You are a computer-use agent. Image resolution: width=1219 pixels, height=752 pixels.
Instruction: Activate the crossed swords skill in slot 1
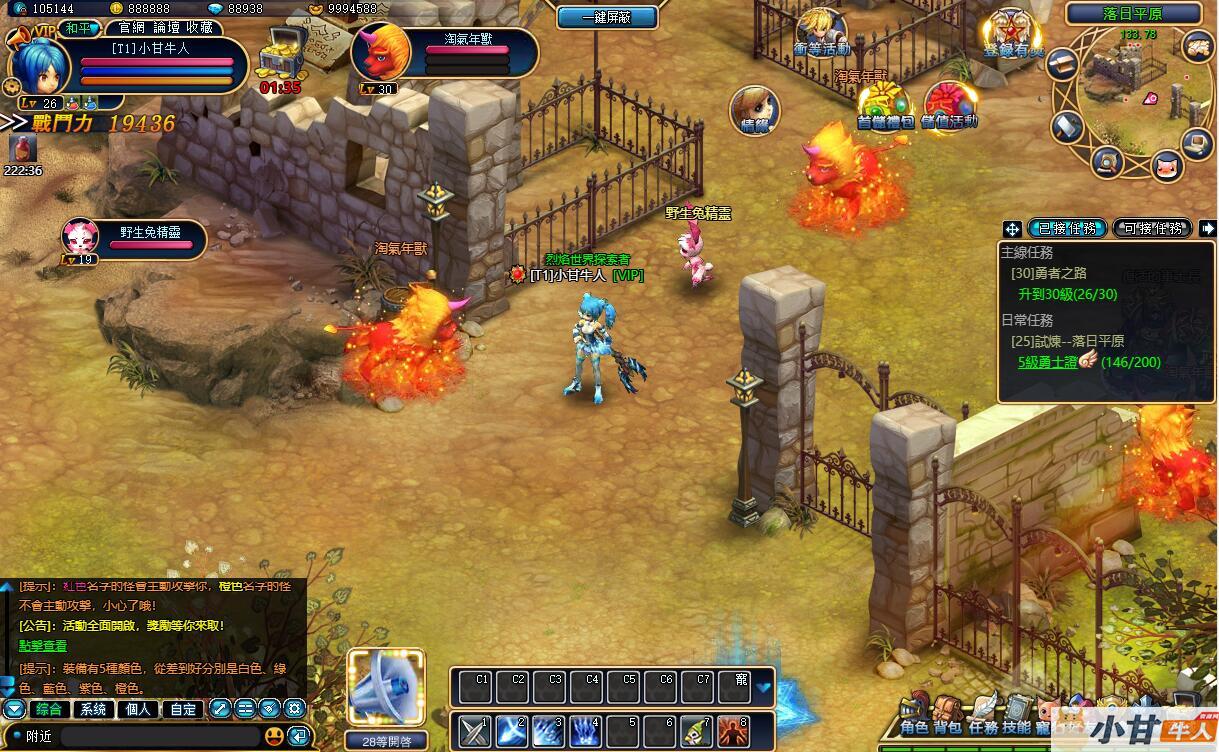click(x=474, y=730)
